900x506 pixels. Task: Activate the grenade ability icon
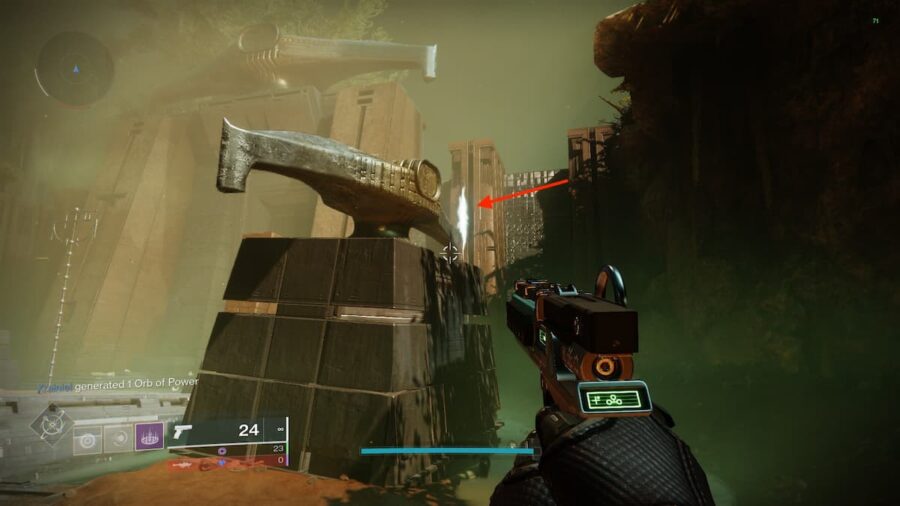[88, 438]
